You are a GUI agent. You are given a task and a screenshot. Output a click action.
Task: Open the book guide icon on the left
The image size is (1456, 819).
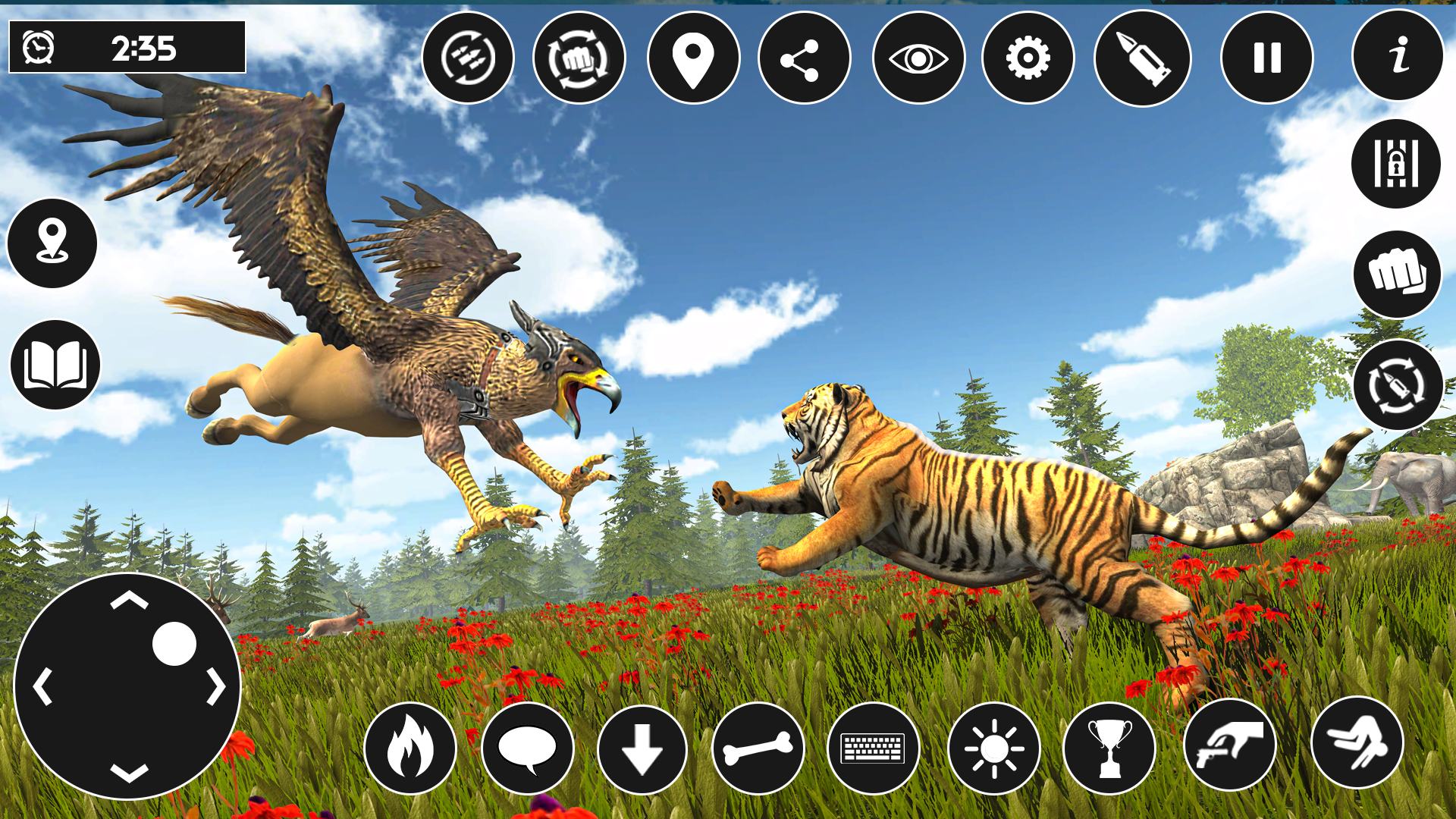(x=54, y=366)
